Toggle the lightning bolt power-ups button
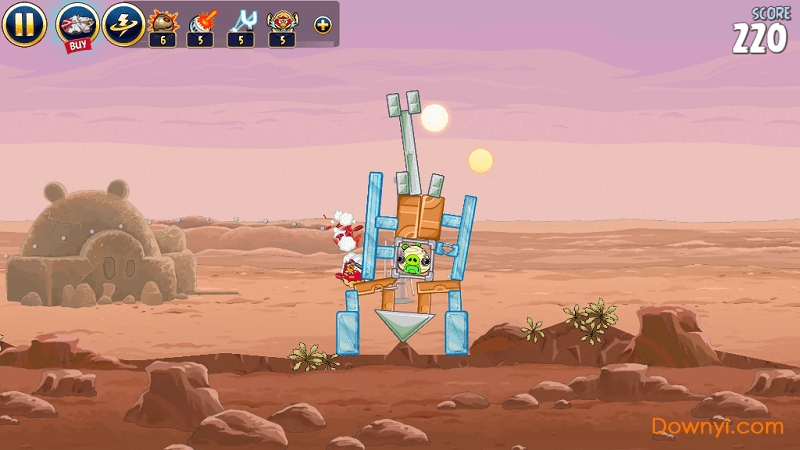The height and width of the screenshot is (450, 800). coord(123,24)
